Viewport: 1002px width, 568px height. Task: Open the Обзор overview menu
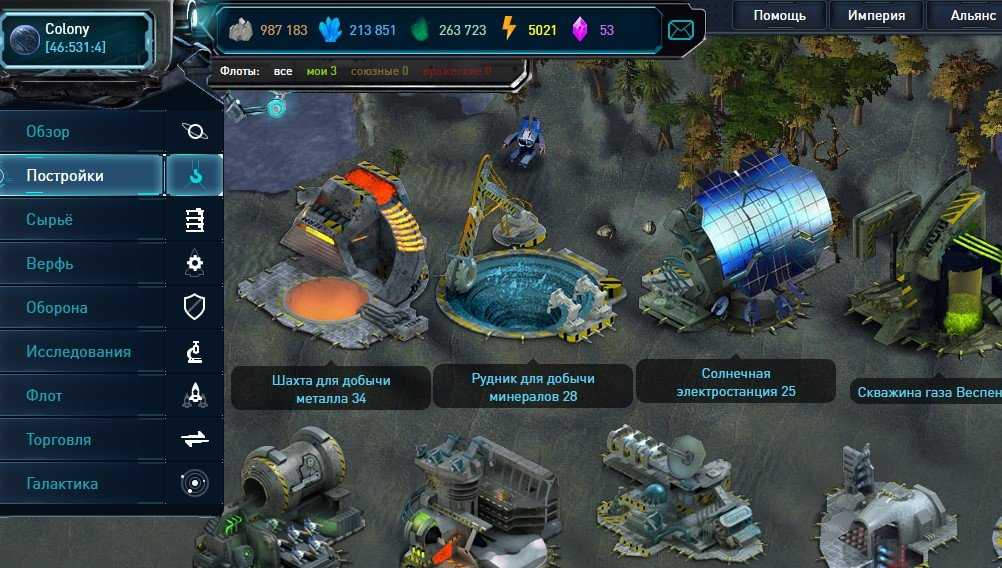click(x=80, y=132)
